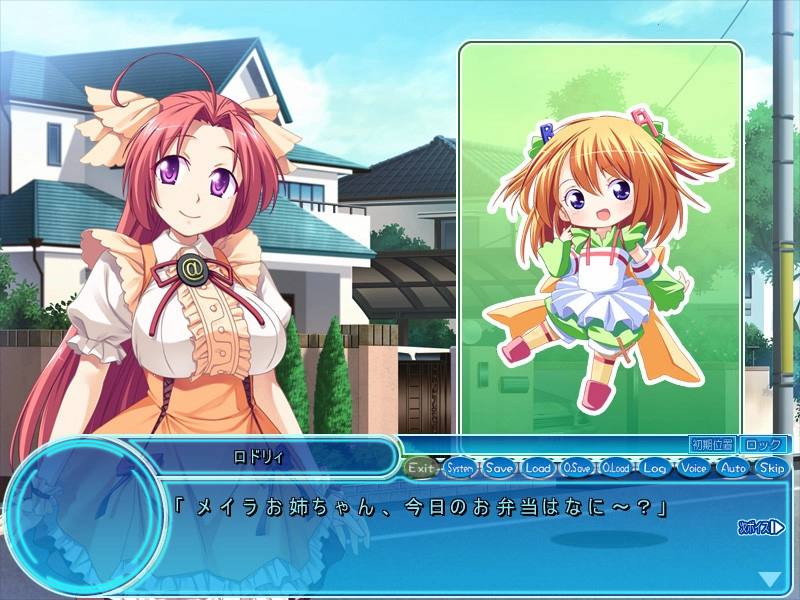The width and height of the screenshot is (800, 600).
Task: Click the 初期位置 reset position button
Action: 712,444
